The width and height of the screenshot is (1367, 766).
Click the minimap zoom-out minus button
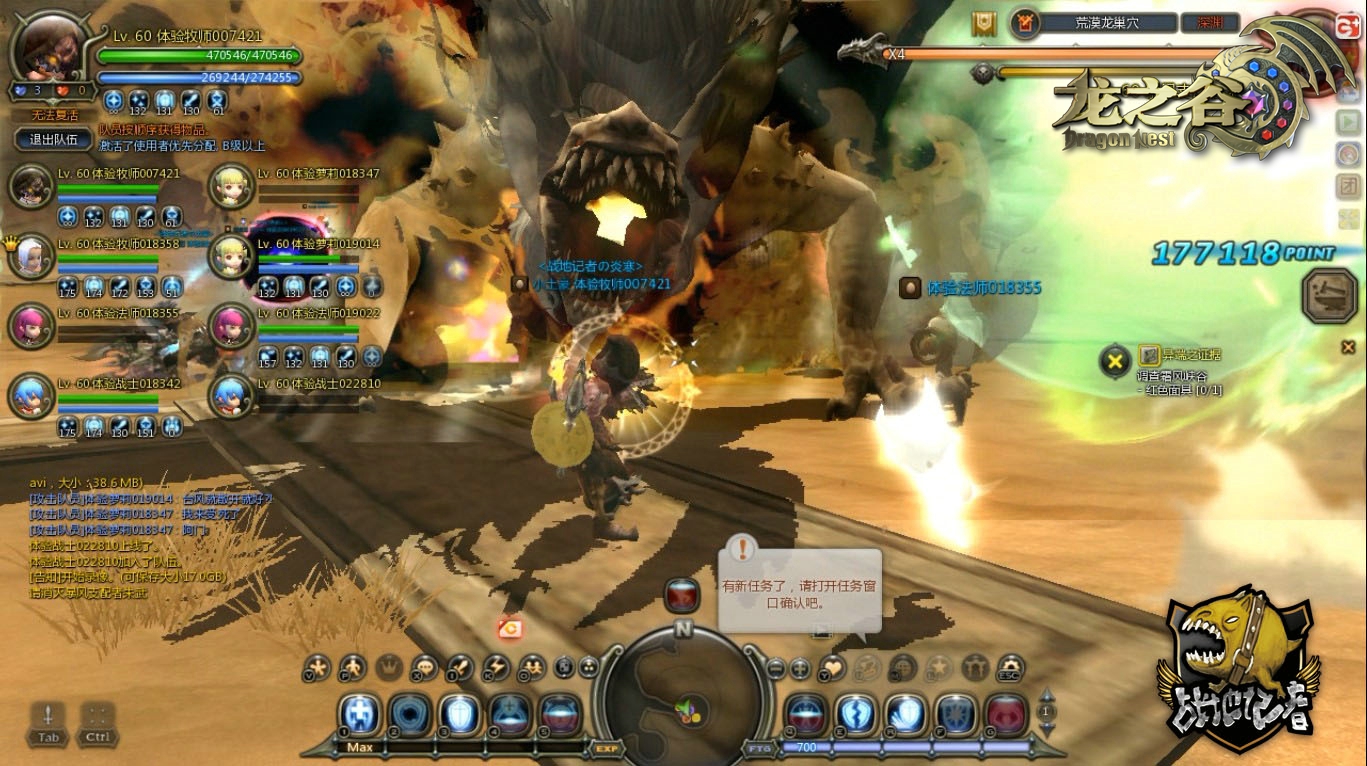click(x=776, y=668)
